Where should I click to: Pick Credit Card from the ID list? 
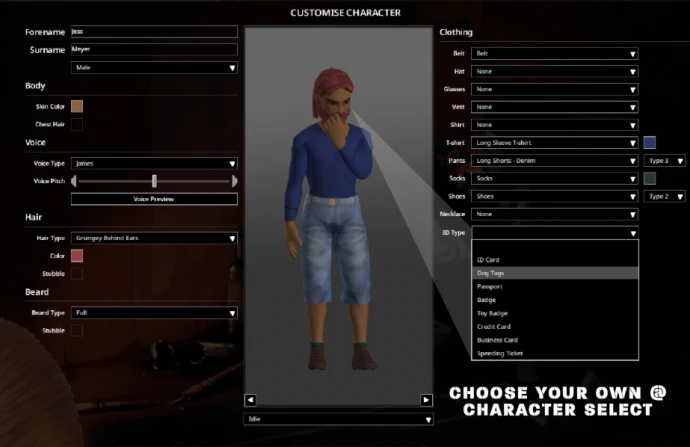[x=554, y=326]
